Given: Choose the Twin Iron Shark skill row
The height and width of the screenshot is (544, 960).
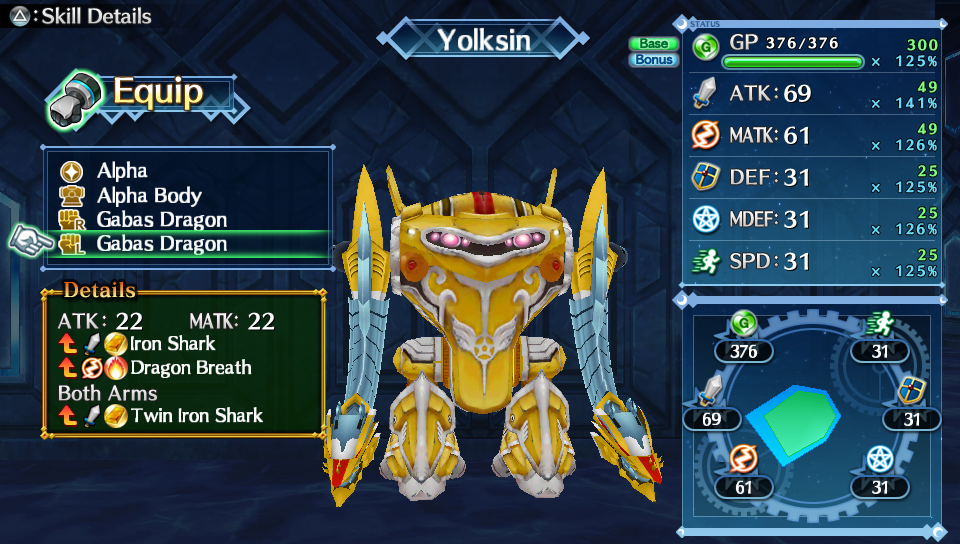Looking at the screenshot, I should (x=196, y=415).
